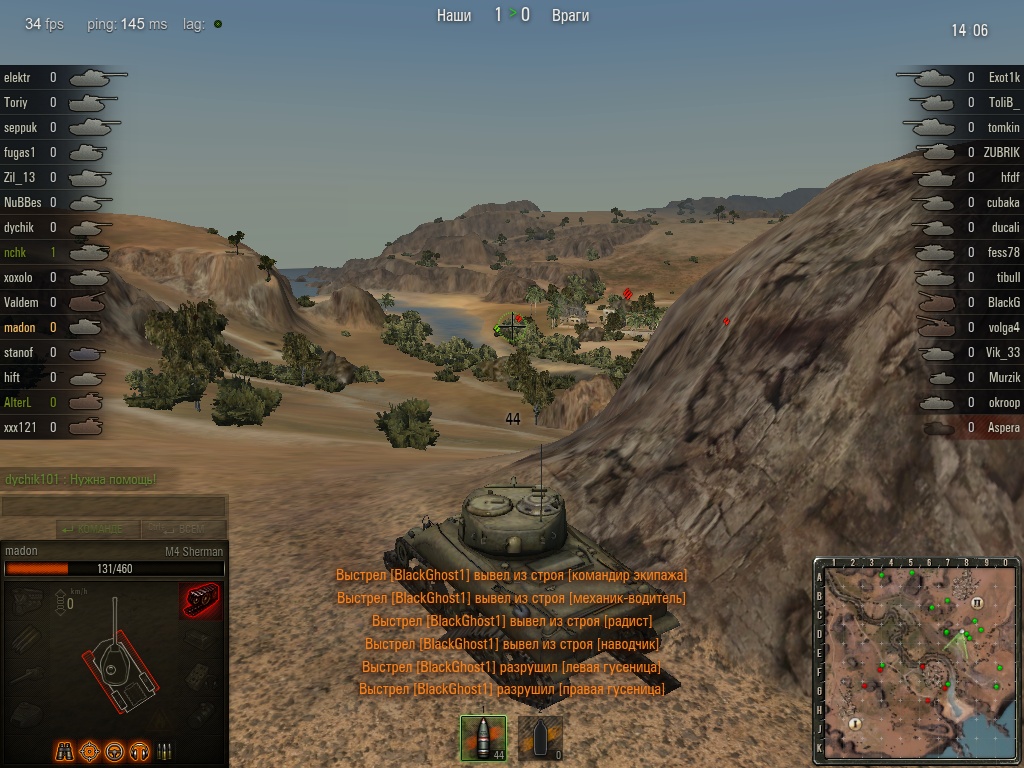Focus the chat message input field

pyautogui.click(x=113, y=507)
